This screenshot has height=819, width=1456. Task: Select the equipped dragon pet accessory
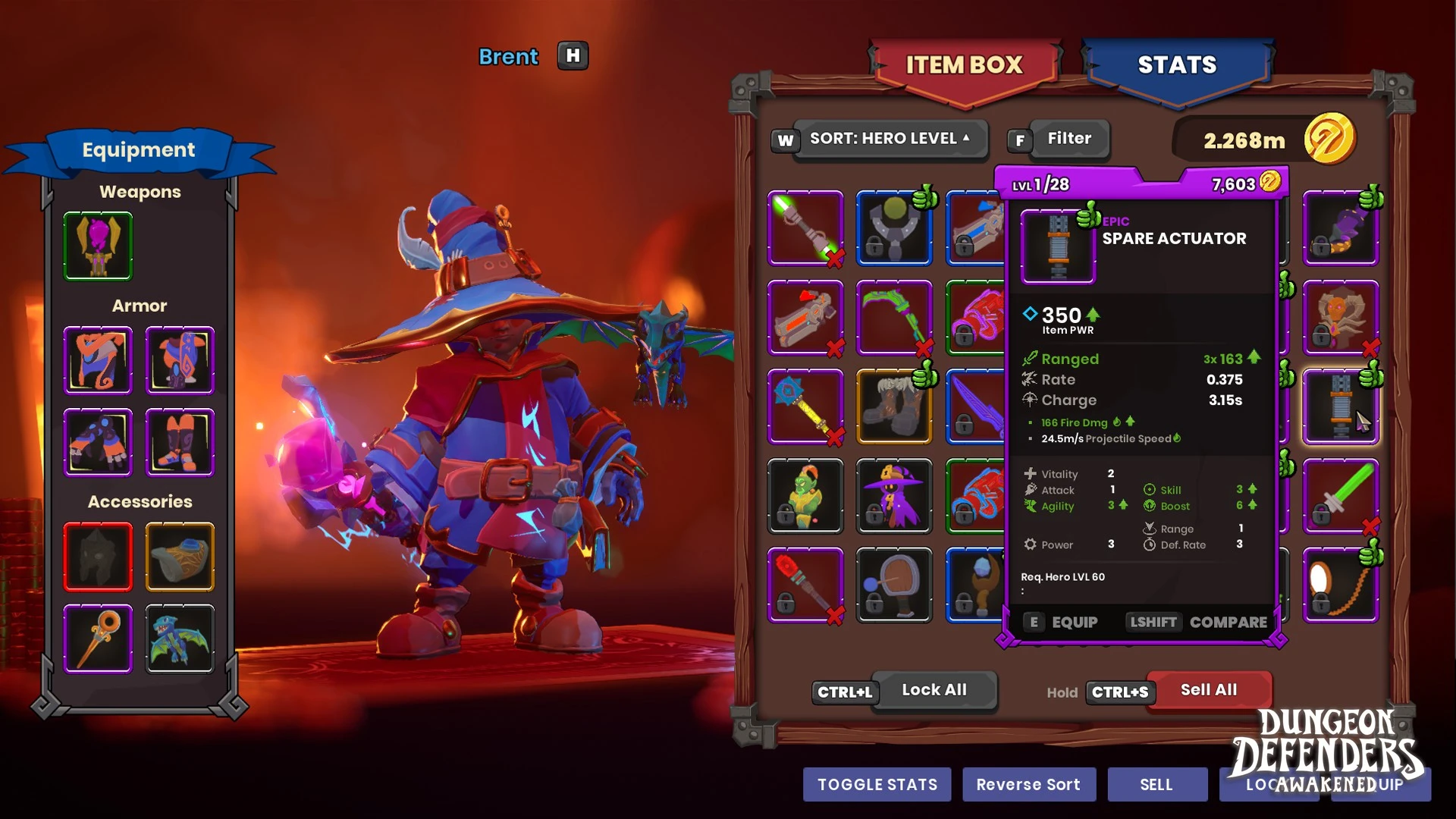180,638
